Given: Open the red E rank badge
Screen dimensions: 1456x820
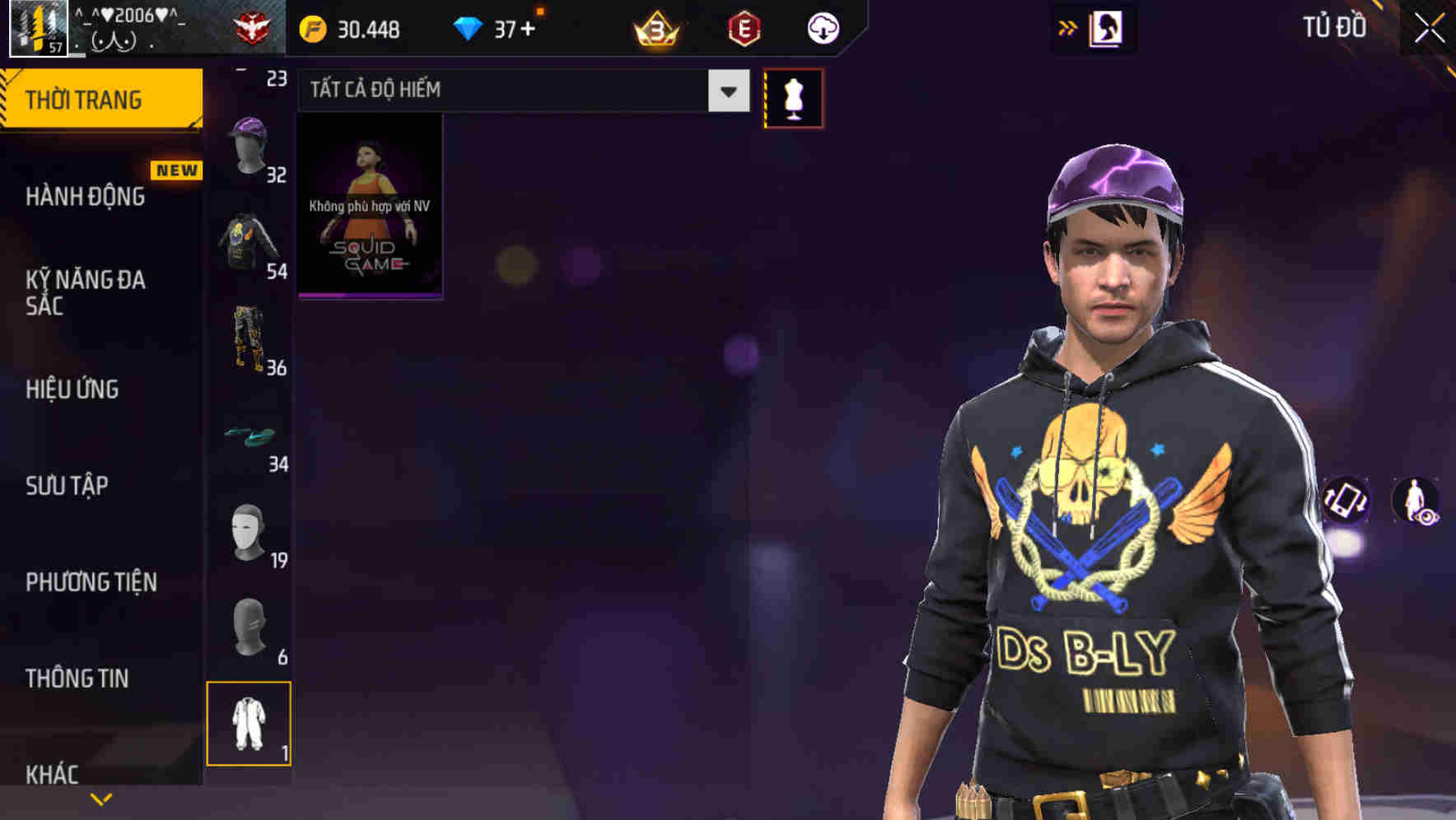Looking at the screenshot, I should [741, 28].
